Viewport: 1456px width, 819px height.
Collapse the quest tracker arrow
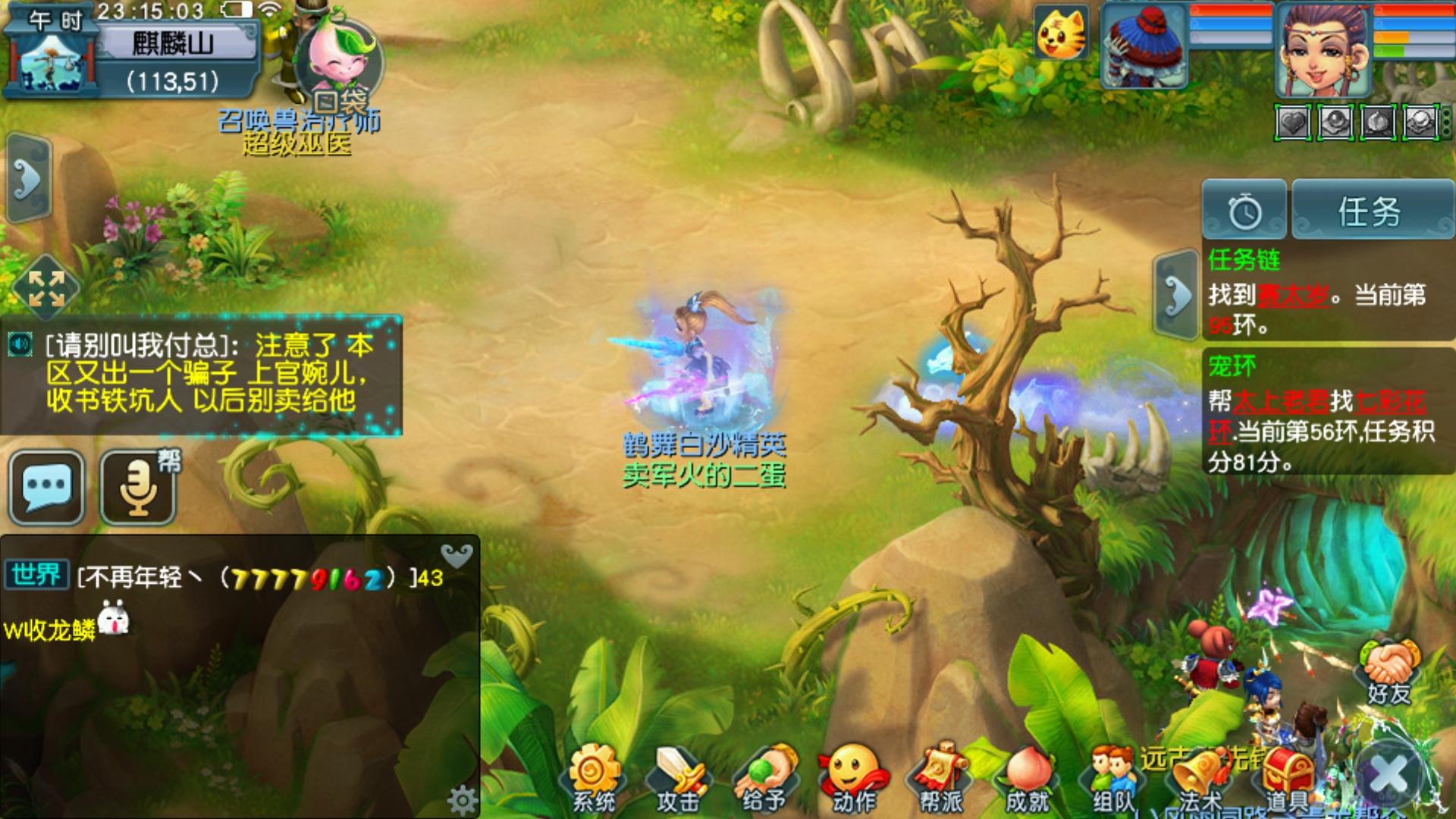point(1175,294)
